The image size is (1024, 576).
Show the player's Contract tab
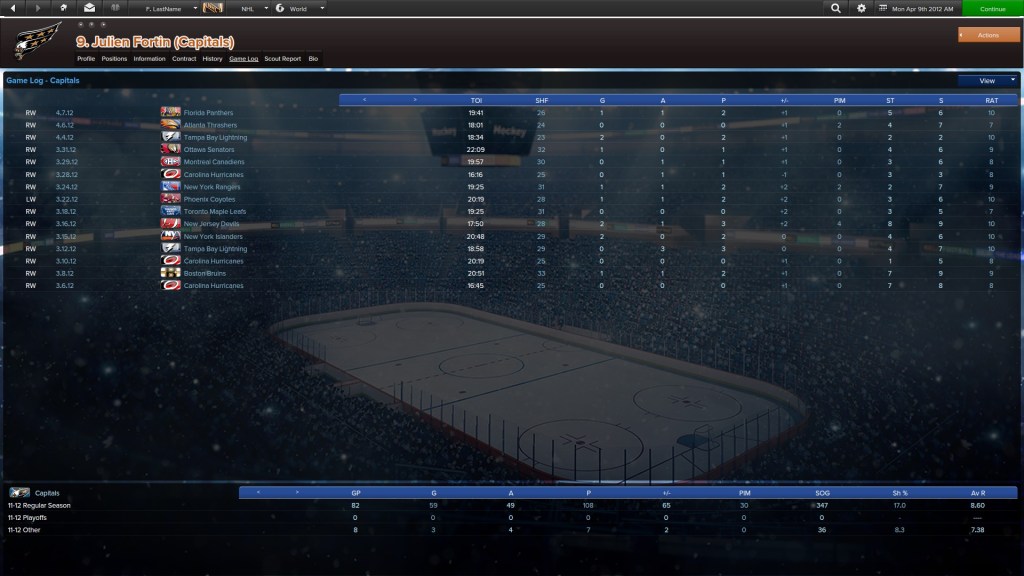pos(184,59)
